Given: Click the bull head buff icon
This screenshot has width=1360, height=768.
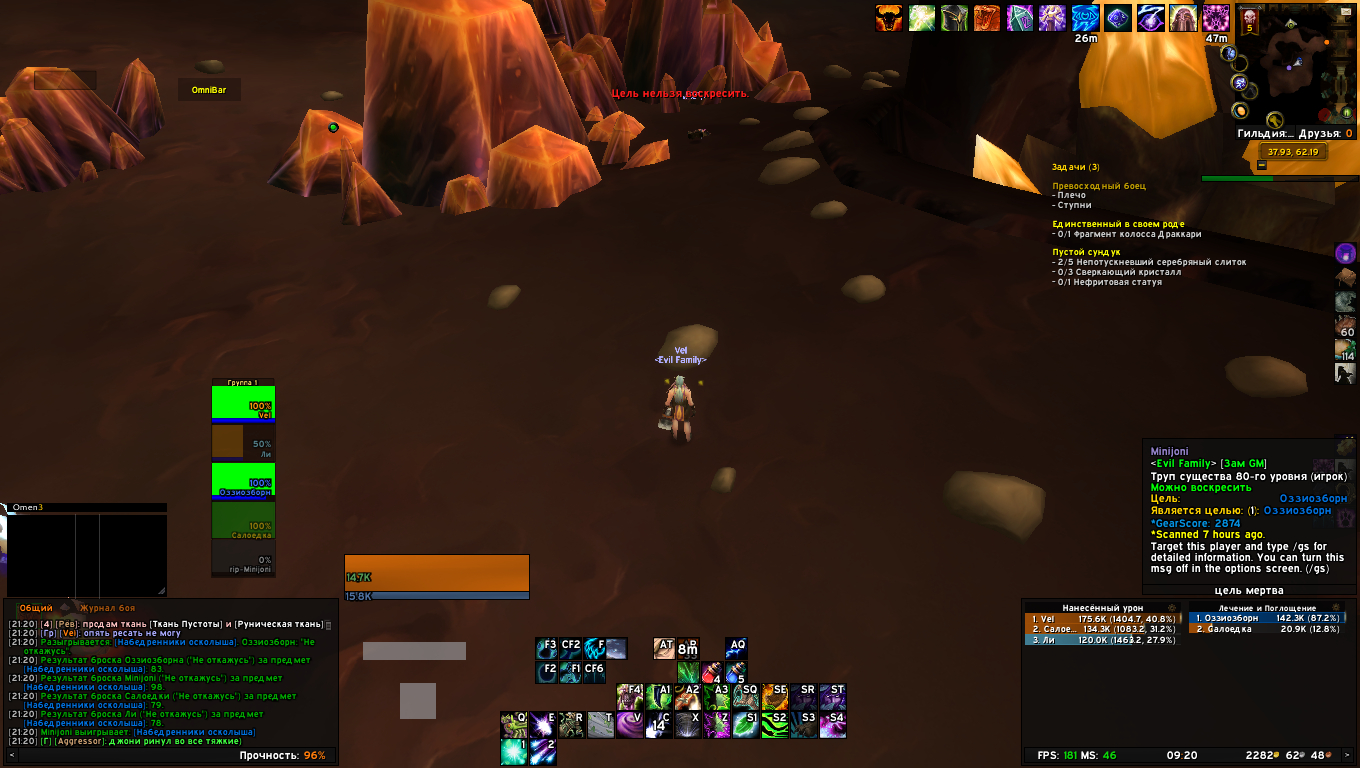Looking at the screenshot, I should pyautogui.click(x=888, y=18).
